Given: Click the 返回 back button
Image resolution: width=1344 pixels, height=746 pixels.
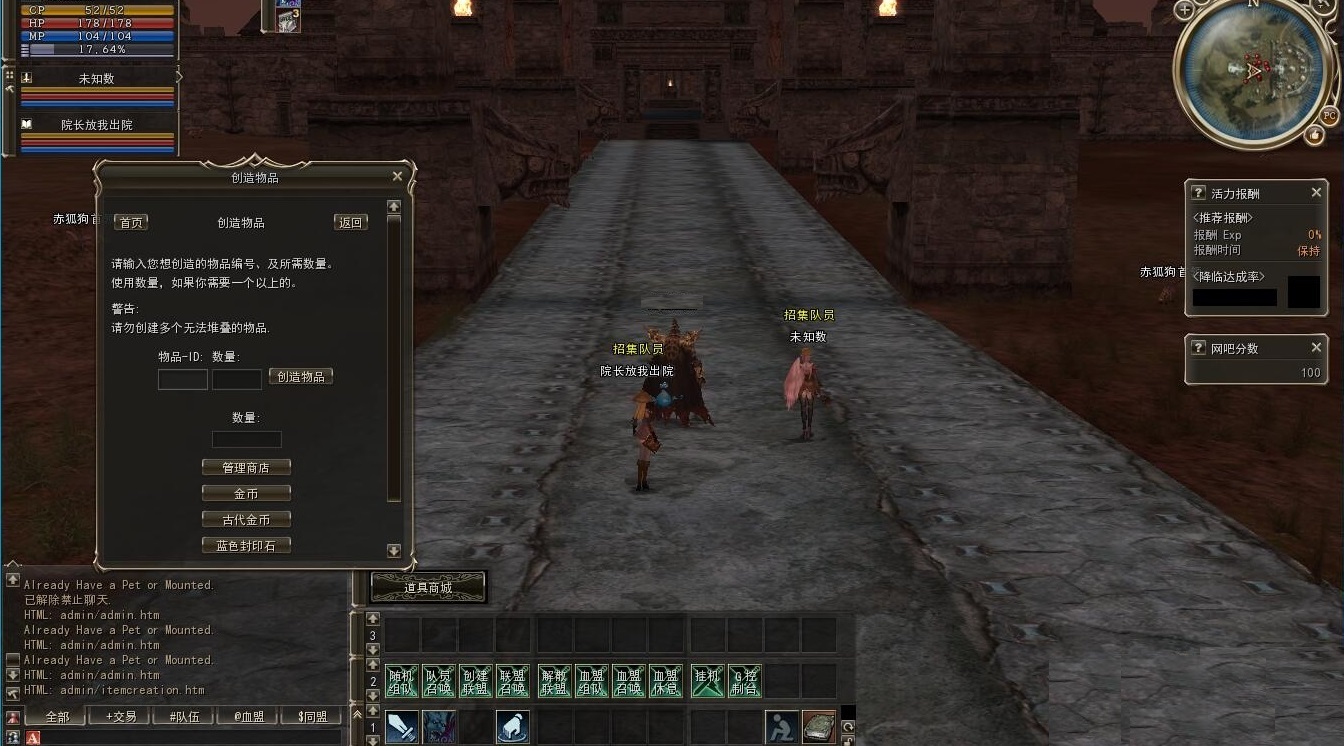Looking at the screenshot, I should (x=351, y=223).
